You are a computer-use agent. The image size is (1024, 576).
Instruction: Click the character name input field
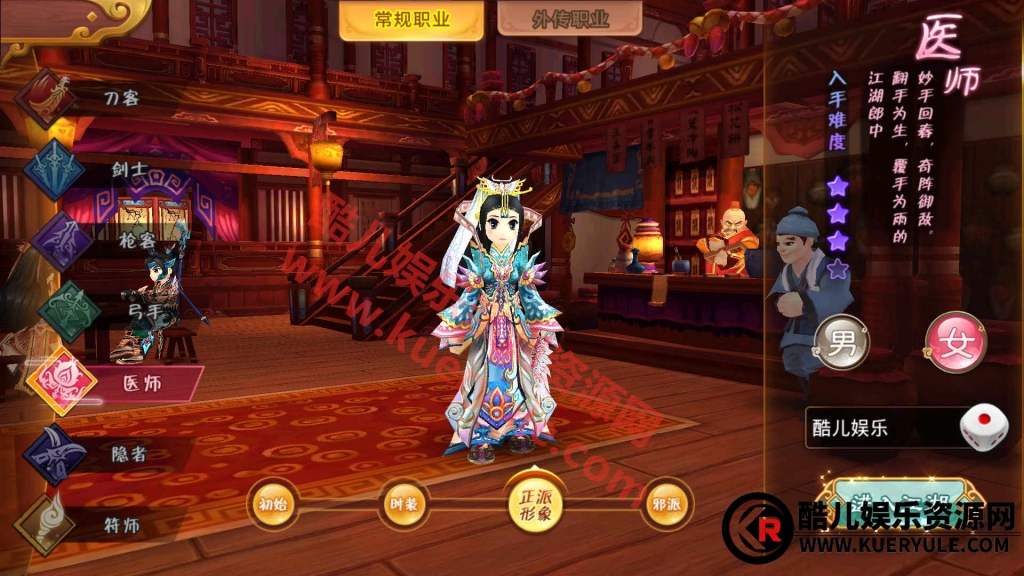pyautogui.click(x=875, y=429)
